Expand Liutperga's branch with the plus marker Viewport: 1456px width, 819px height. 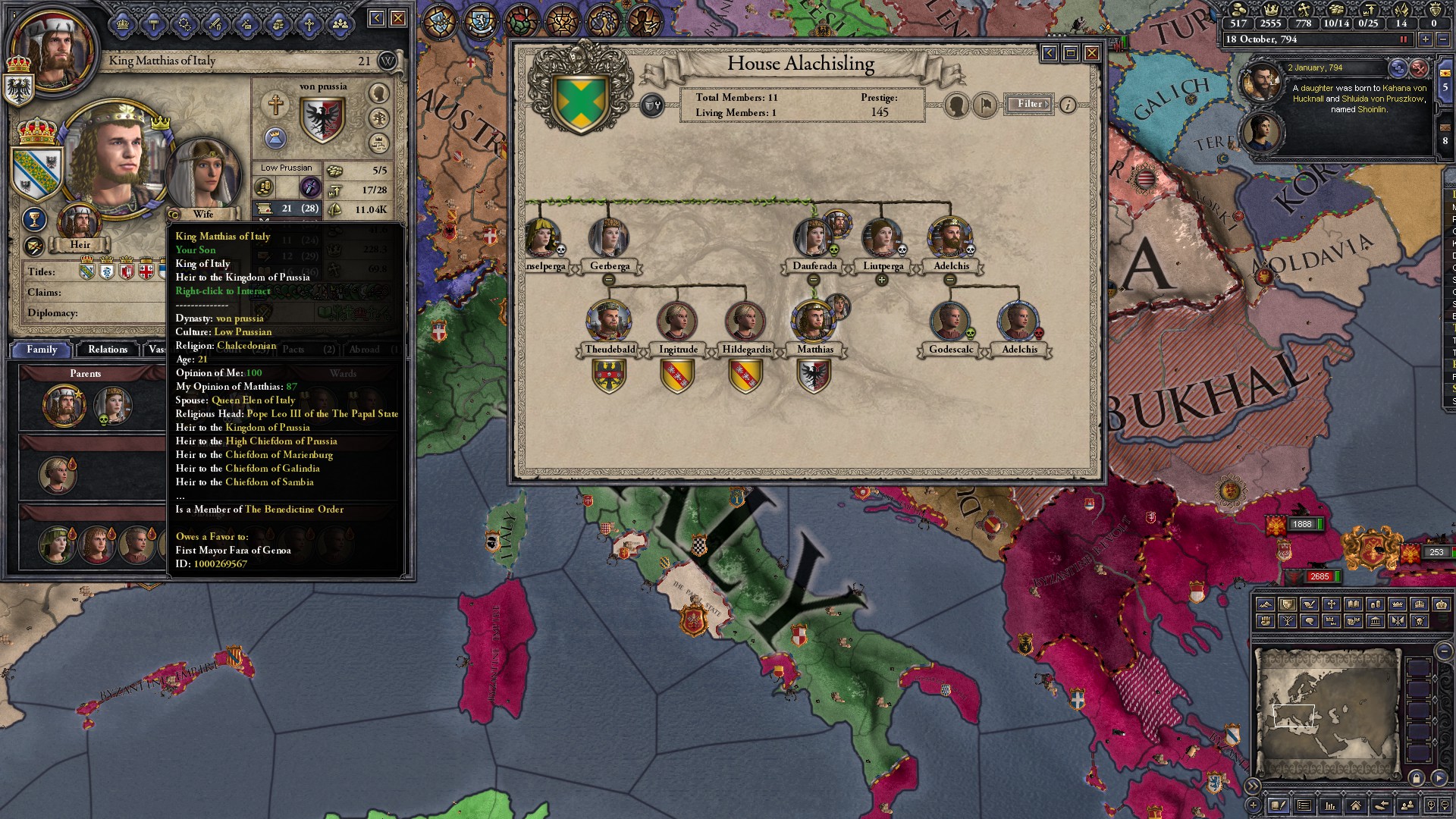[x=882, y=281]
